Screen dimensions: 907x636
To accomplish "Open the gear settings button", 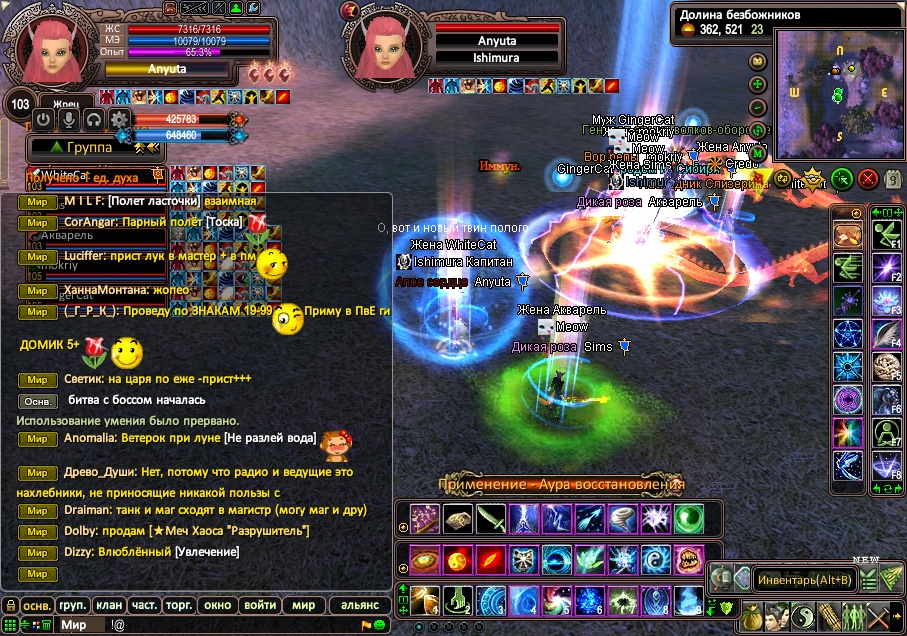I will 119,120.
